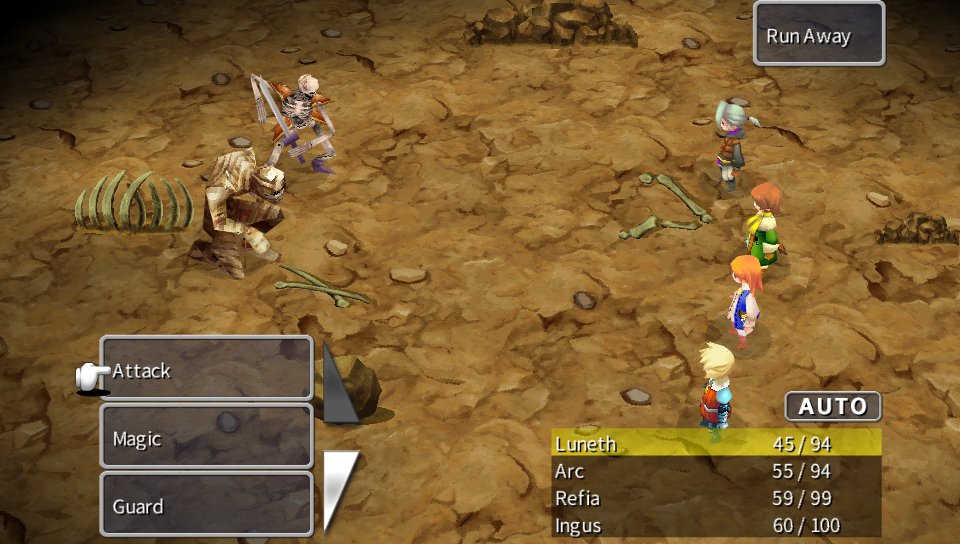Select the Guard command
Viewport: 960px width, 544px height.
click(x=207, y=504)
